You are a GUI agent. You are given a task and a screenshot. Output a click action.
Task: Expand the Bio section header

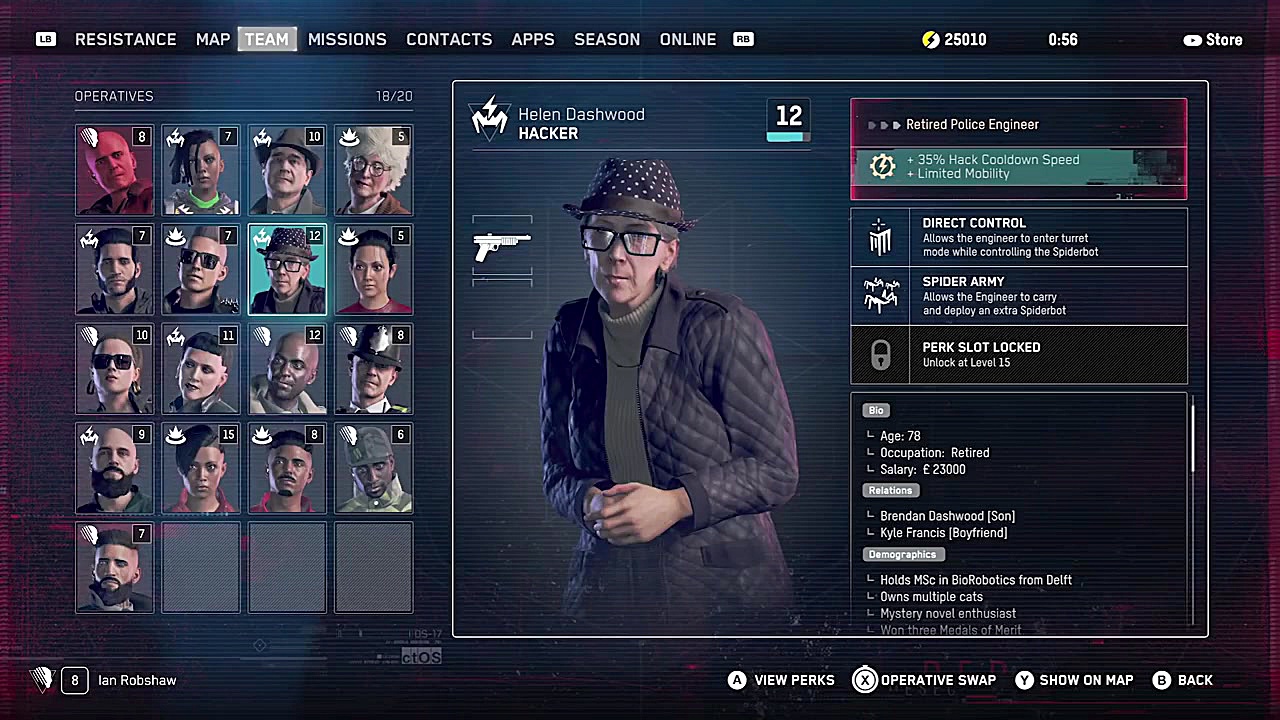point(876,410)
